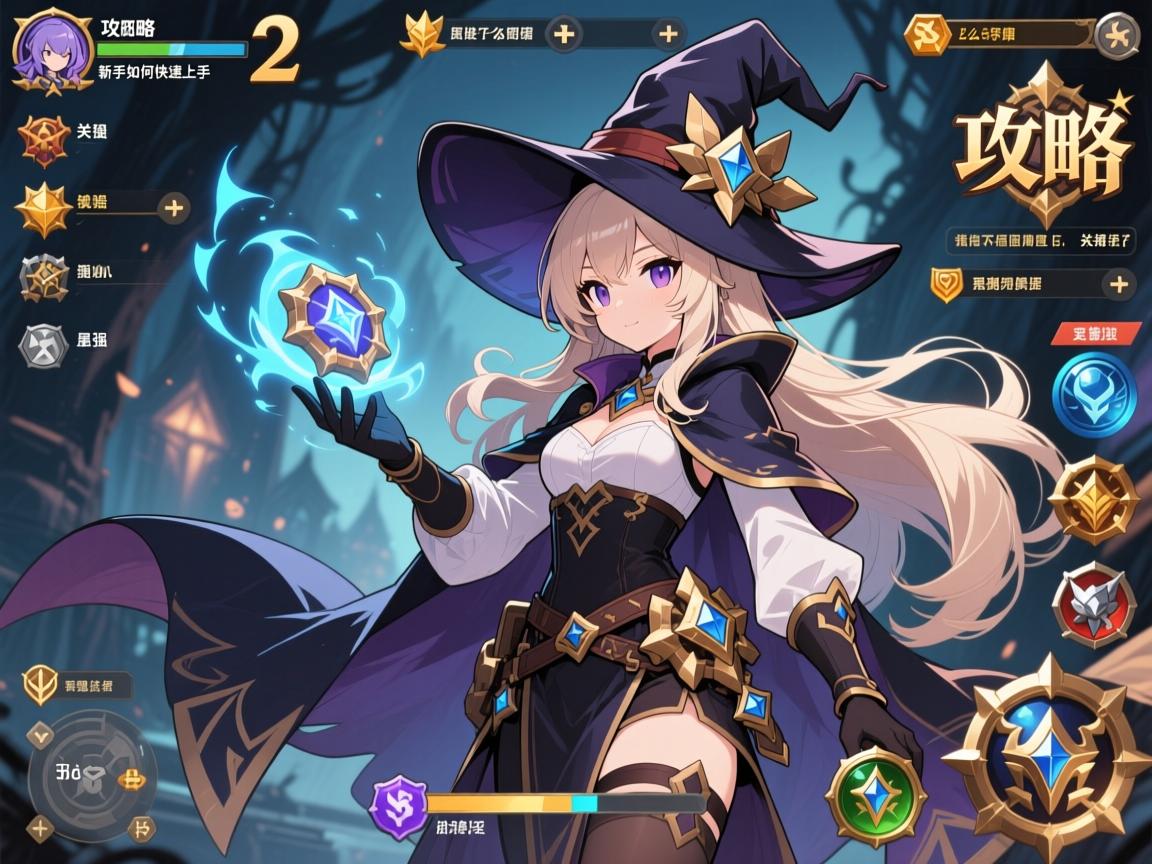Click the gray round tools button
Screen dimensions: 1152x864
coord(1113,35)
